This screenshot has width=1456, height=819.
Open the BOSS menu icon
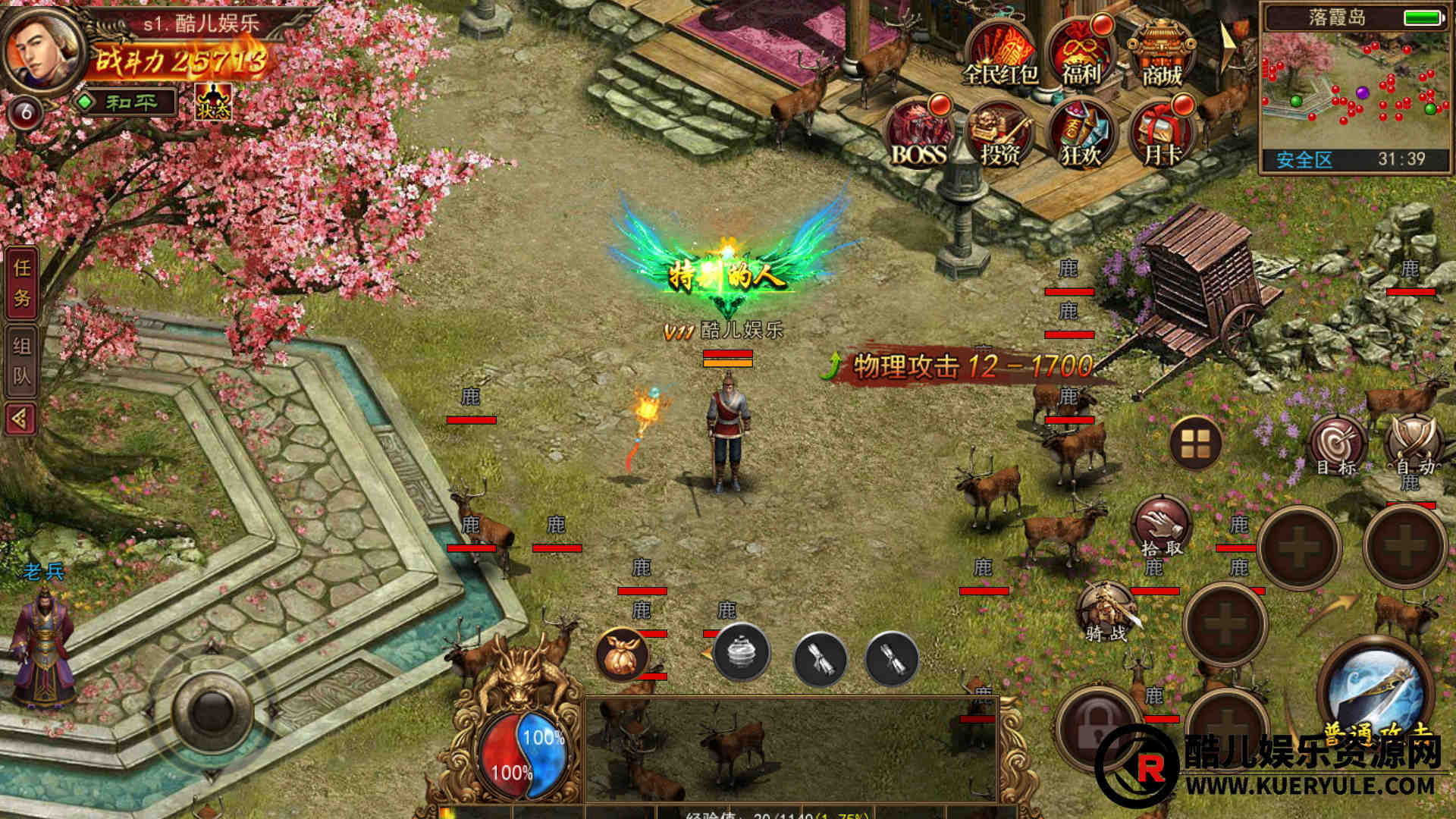919,135
